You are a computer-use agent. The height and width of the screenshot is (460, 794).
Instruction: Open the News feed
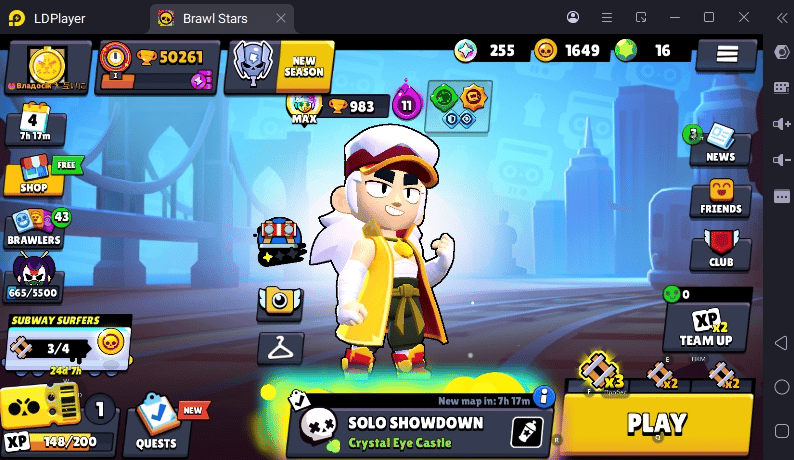pos(720,144)
